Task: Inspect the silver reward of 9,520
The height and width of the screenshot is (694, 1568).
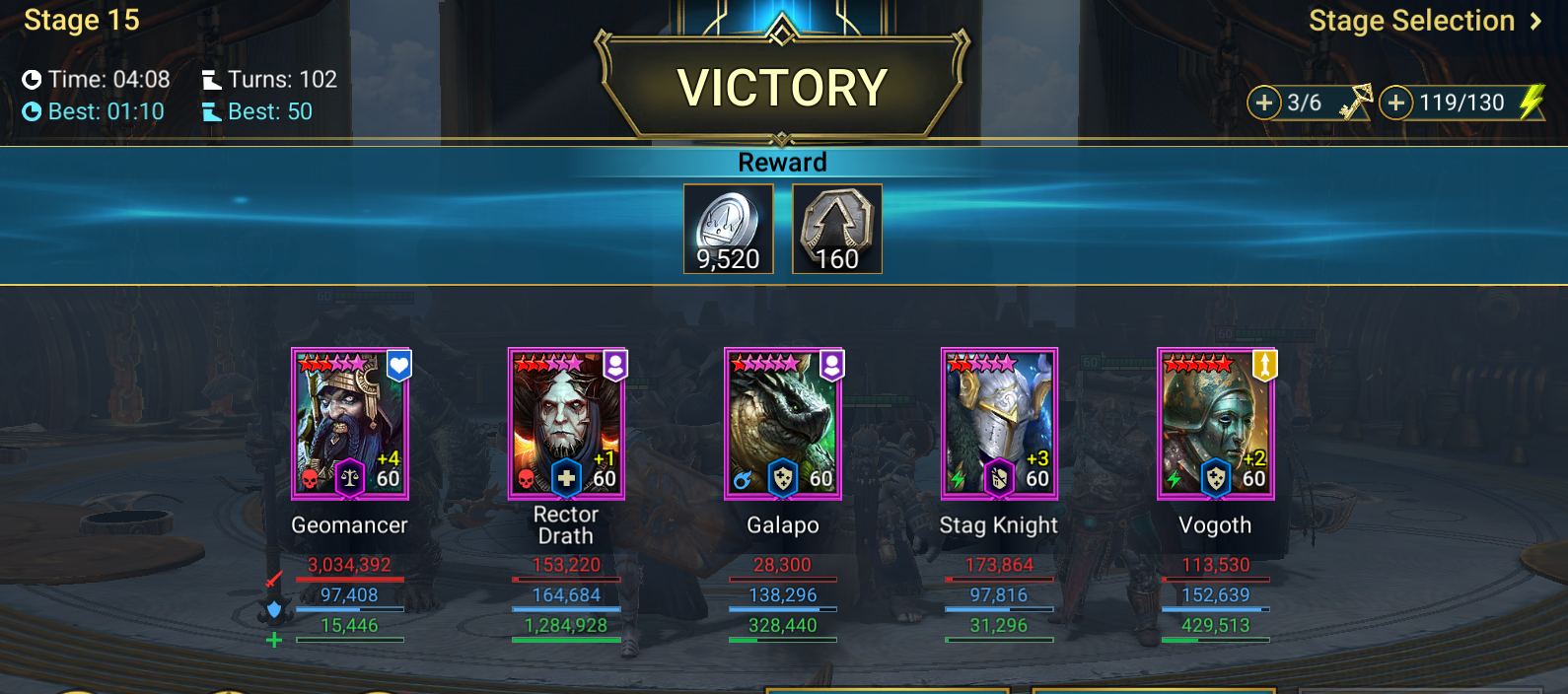Action: pos(729,229)
